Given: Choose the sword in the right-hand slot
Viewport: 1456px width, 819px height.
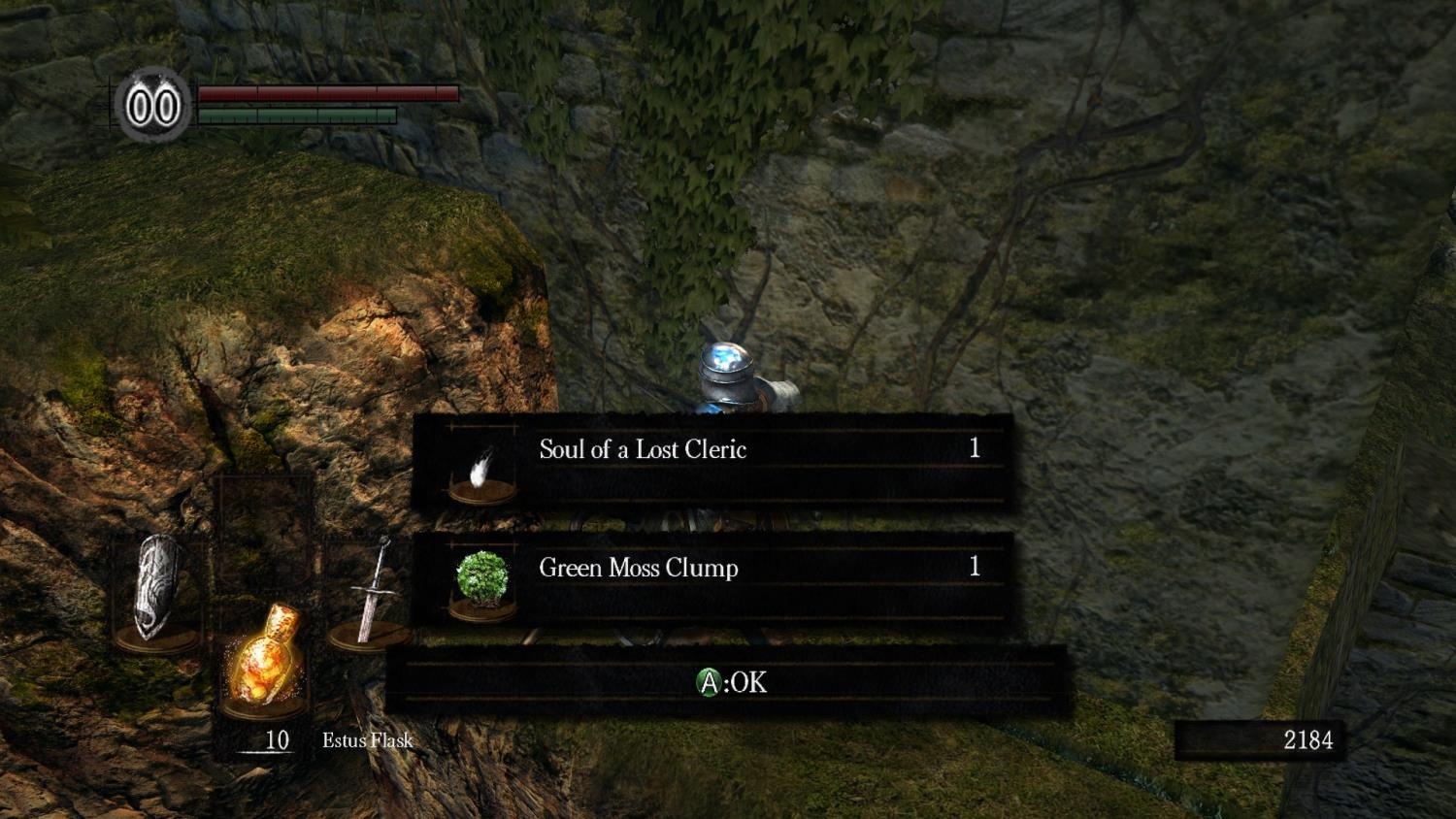Looking at the screenshot, I should pos(370,593).
